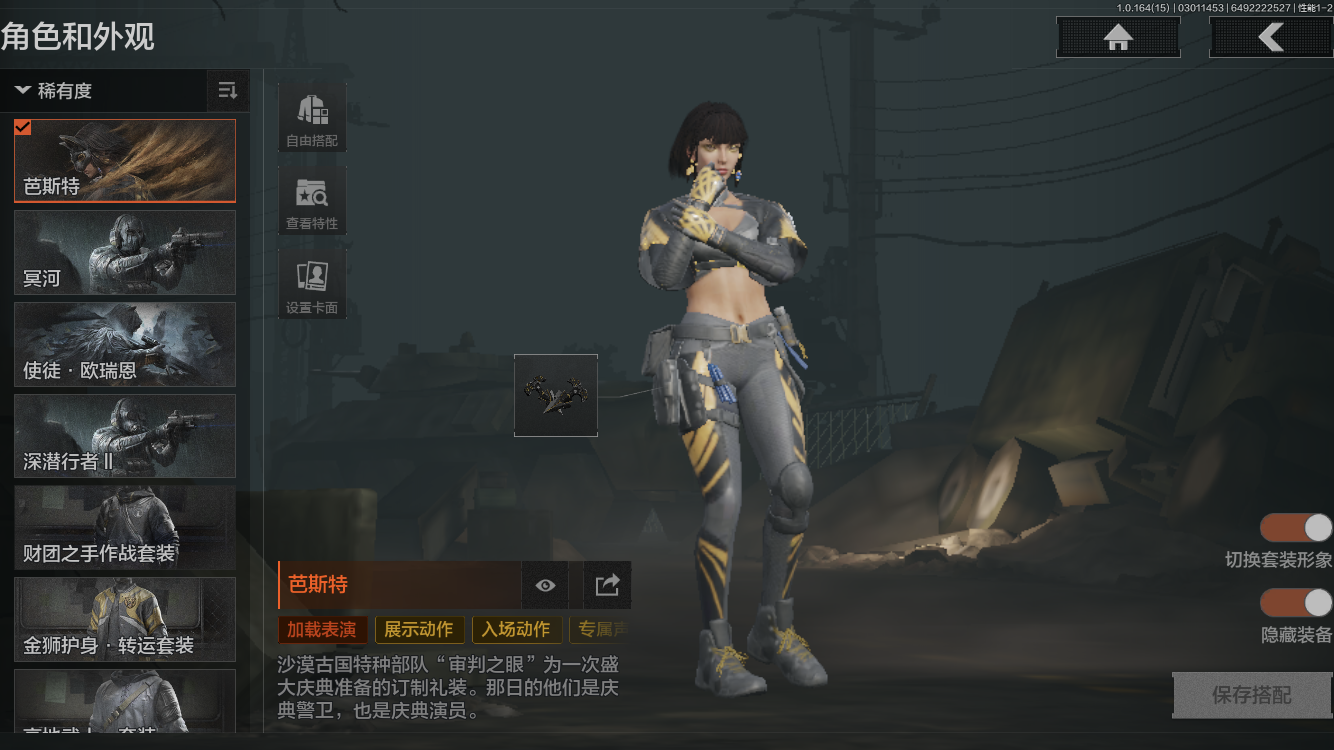Click the accessory item icon beside the character
The height and width of the screenshot is (750, 1334).
(x=555, y=395)
